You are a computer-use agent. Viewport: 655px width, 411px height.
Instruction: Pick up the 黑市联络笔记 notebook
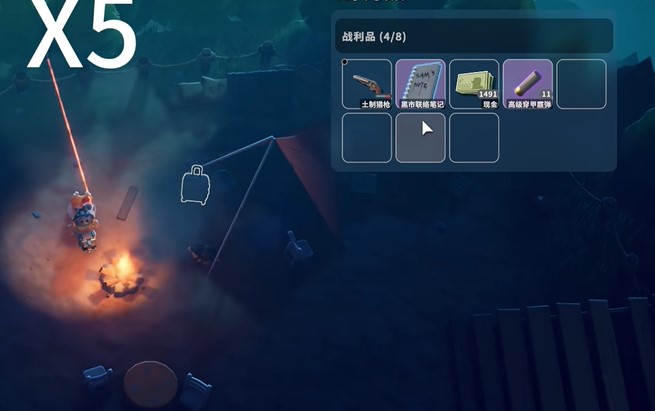(x=420, y=84)
